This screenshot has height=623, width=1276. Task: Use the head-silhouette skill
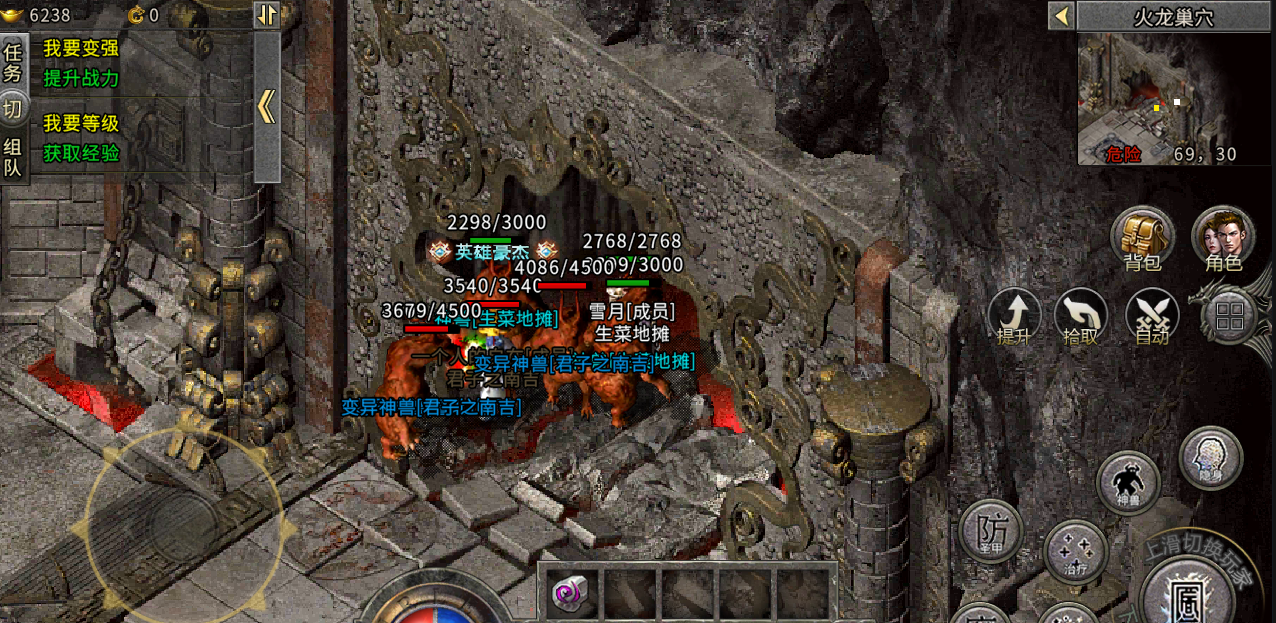1211,459
